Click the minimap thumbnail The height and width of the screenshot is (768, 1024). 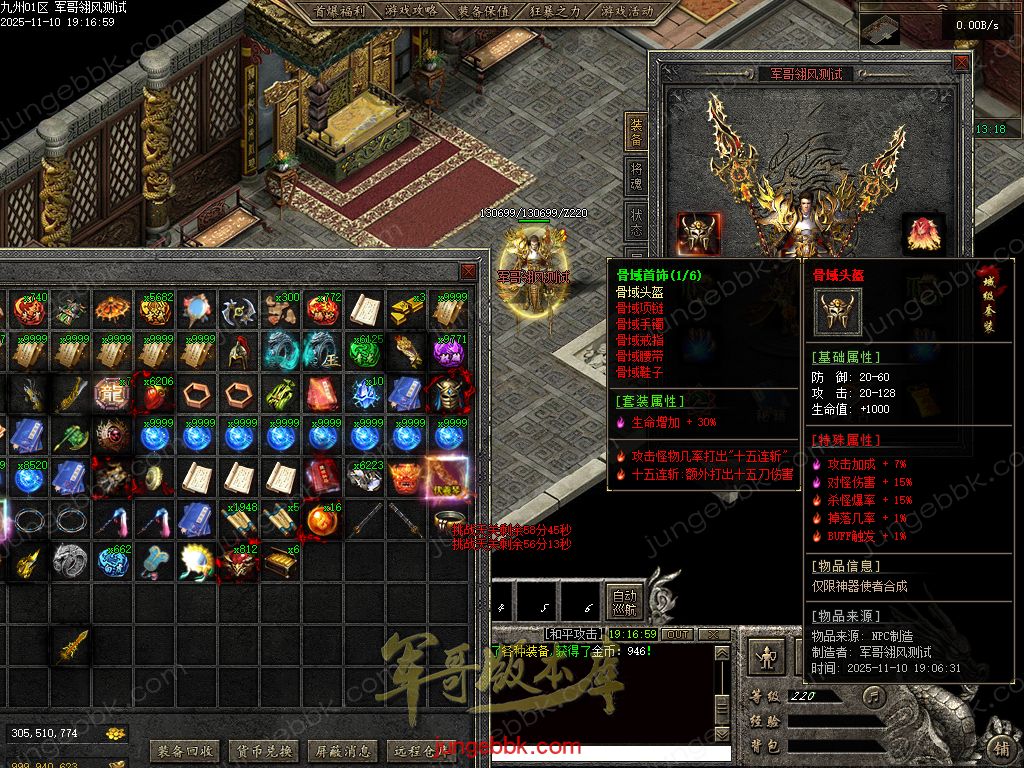coord(879,28)
